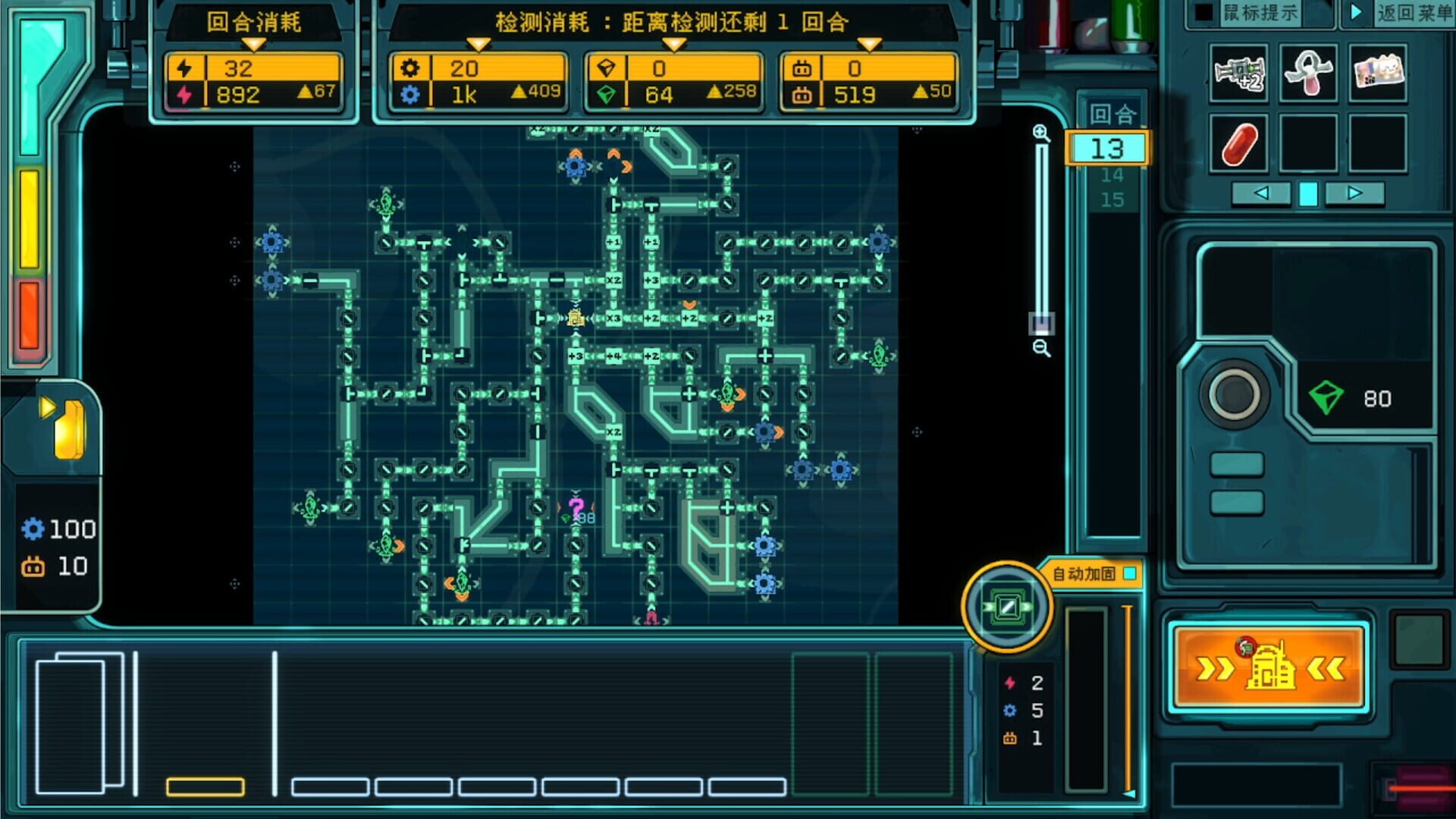
Task: Click the zoom-out magnifier below the slider
Action: coord(1043,348)
